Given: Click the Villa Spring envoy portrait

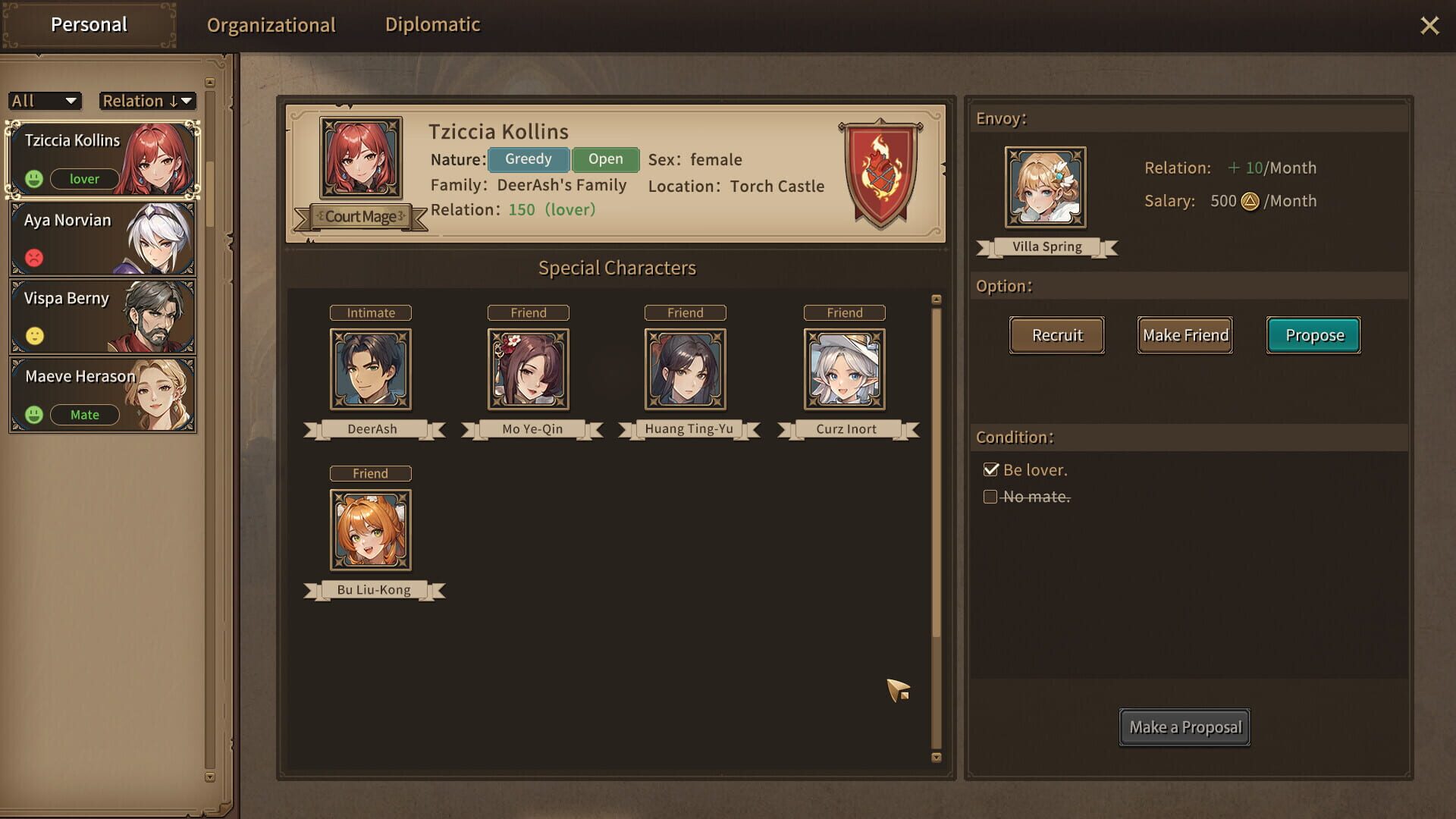Looking at the screenshot, I should click(1045, 187).
